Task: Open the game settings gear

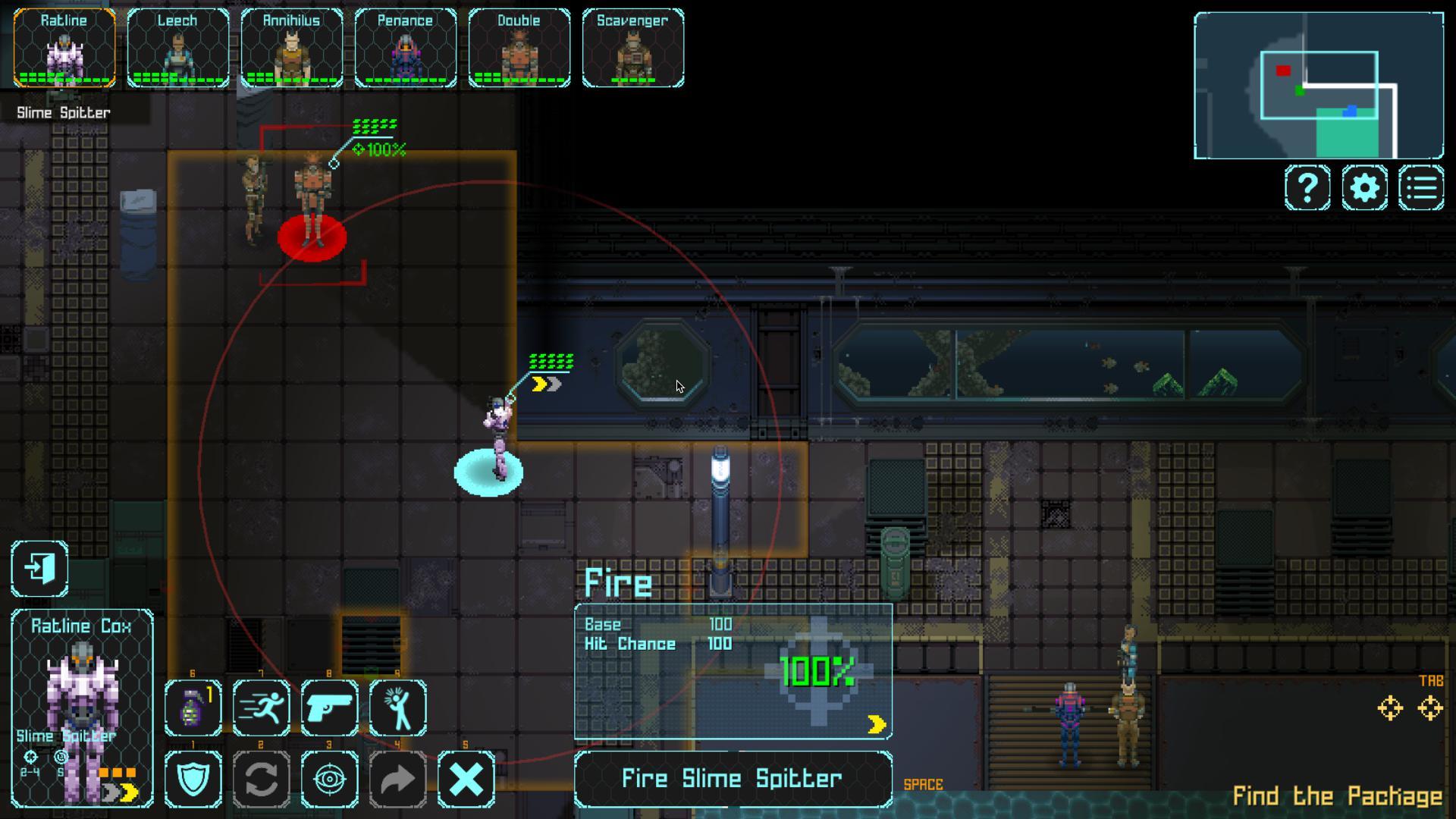Action: (x=1363, y=187)
